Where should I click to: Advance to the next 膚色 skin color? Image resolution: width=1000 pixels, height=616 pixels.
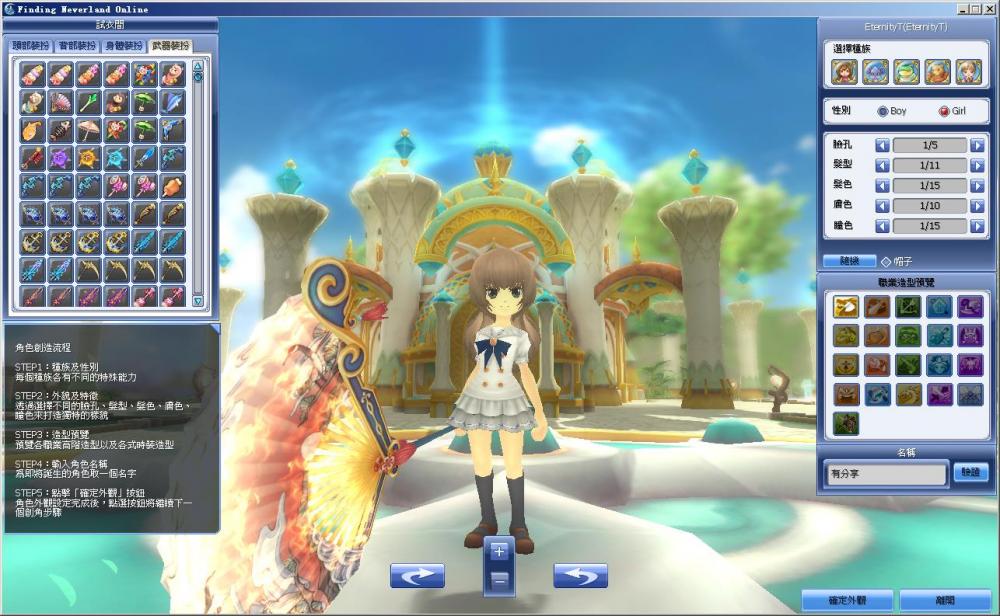click(x=977, y=205)
